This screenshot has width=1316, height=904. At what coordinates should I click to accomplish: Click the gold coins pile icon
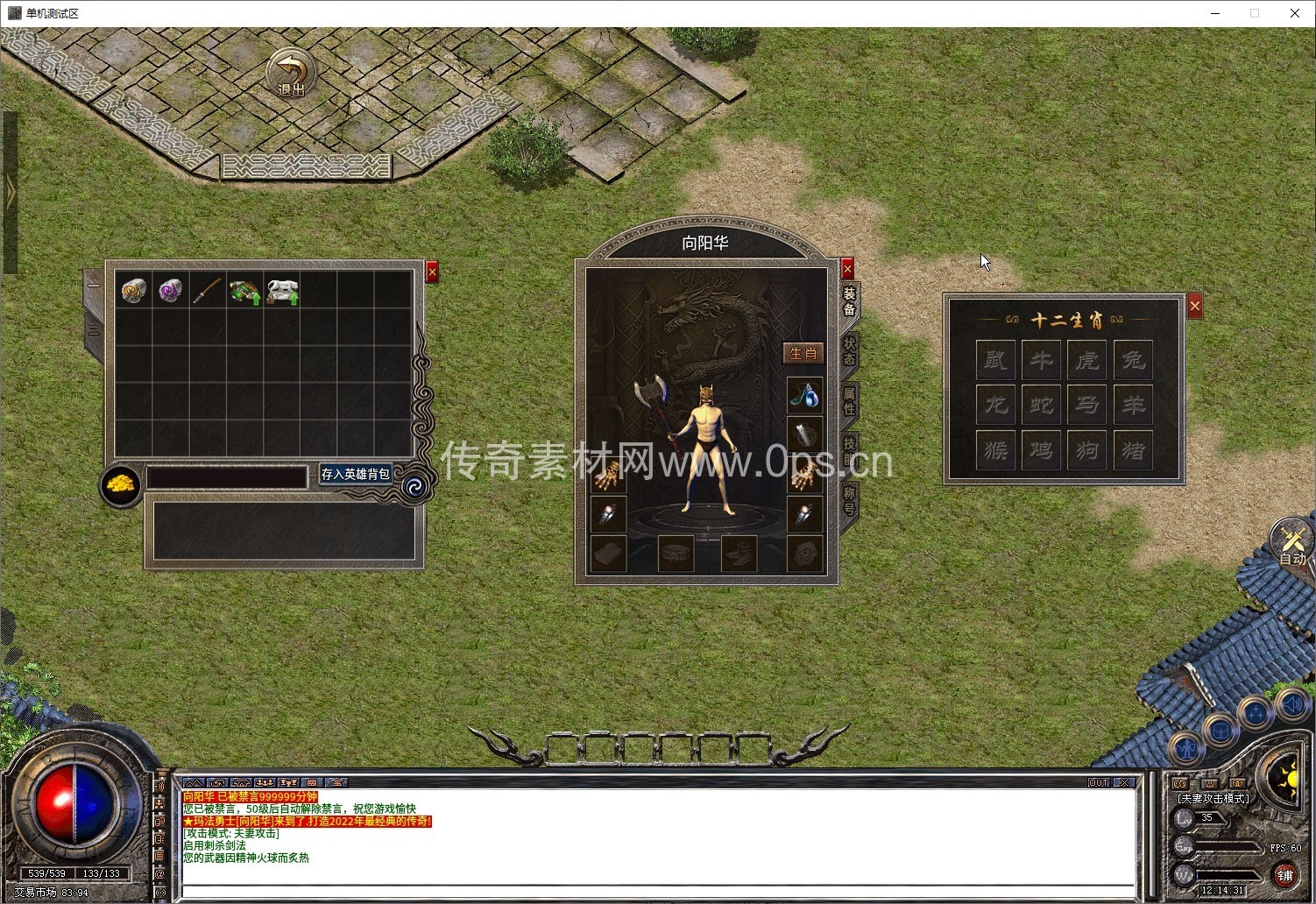click(x=121, y=485)
